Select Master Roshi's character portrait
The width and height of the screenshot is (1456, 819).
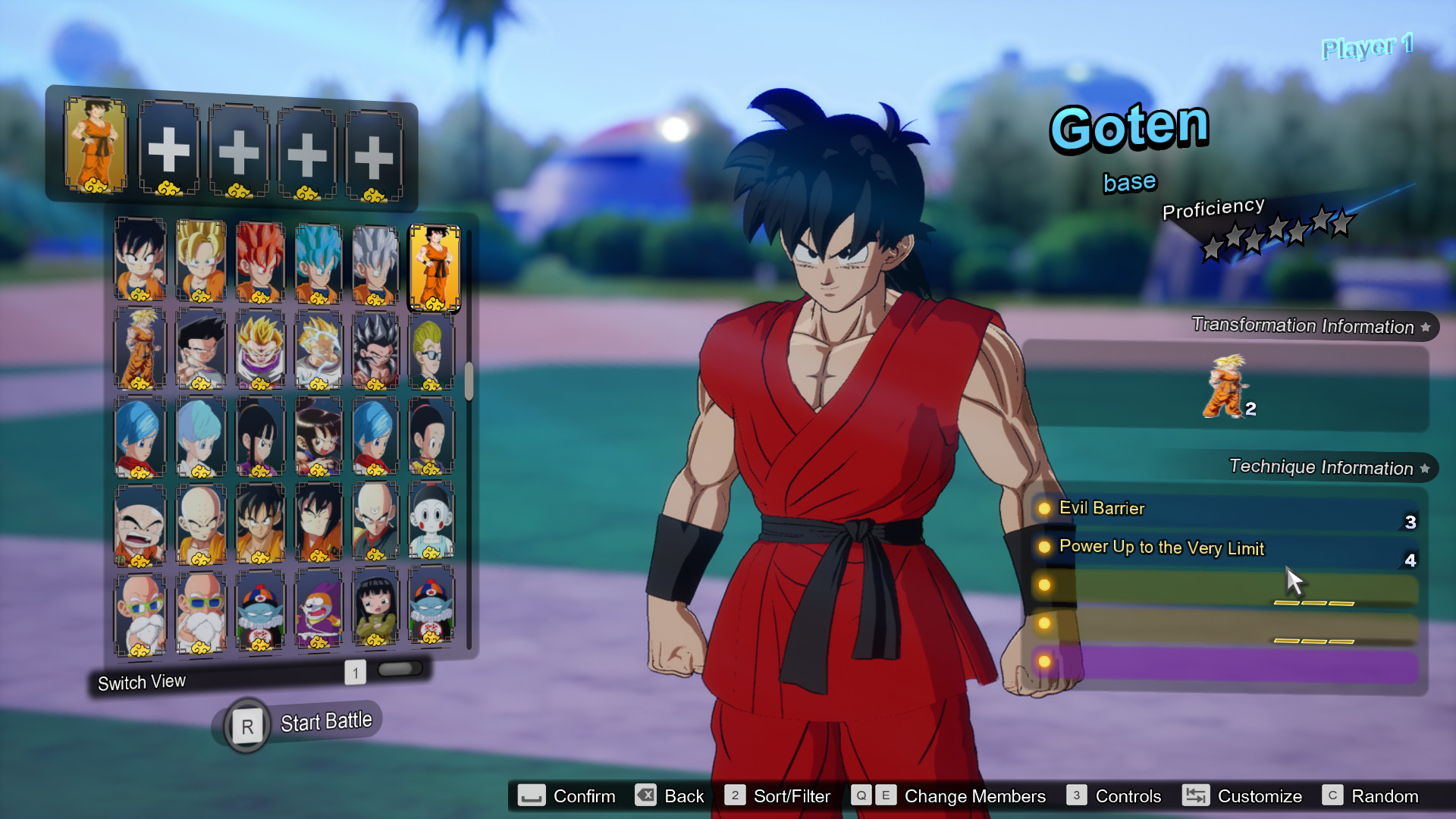pos(140,610)
